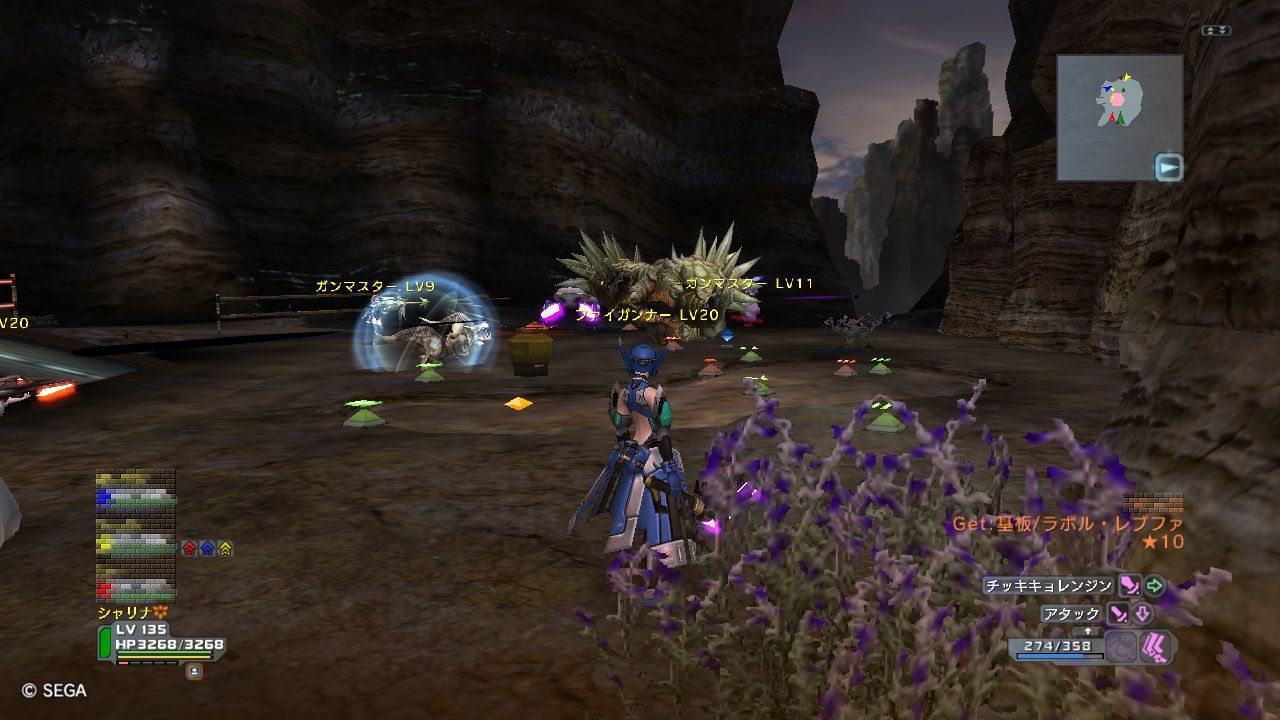Click the dimmed round sub-palette icon
This screenshot has height=720, width=1280.
[1121, 647]
